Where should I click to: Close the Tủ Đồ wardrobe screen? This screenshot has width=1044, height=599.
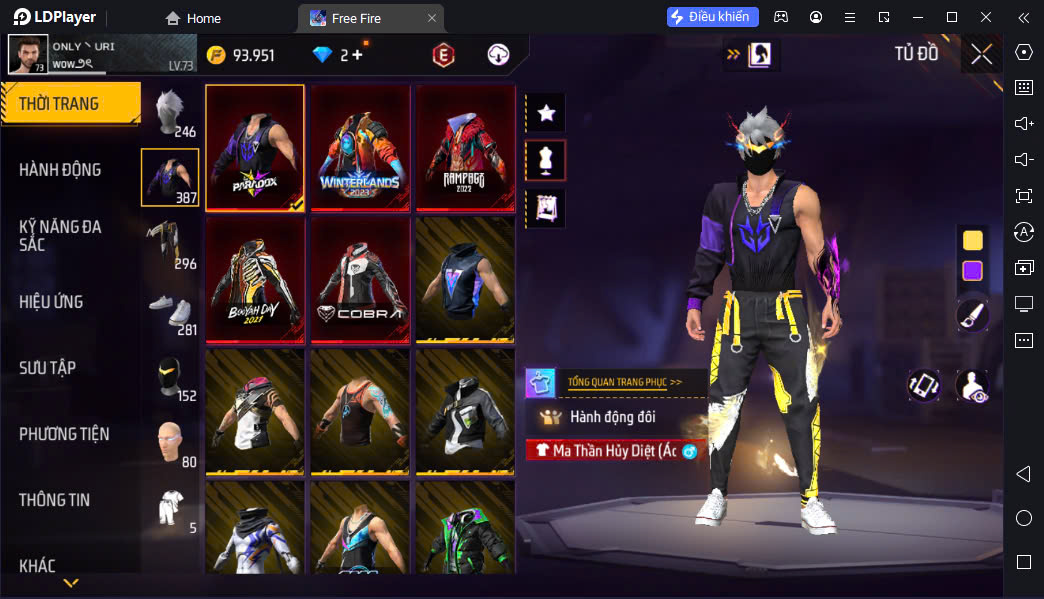[x=981, y=54]
